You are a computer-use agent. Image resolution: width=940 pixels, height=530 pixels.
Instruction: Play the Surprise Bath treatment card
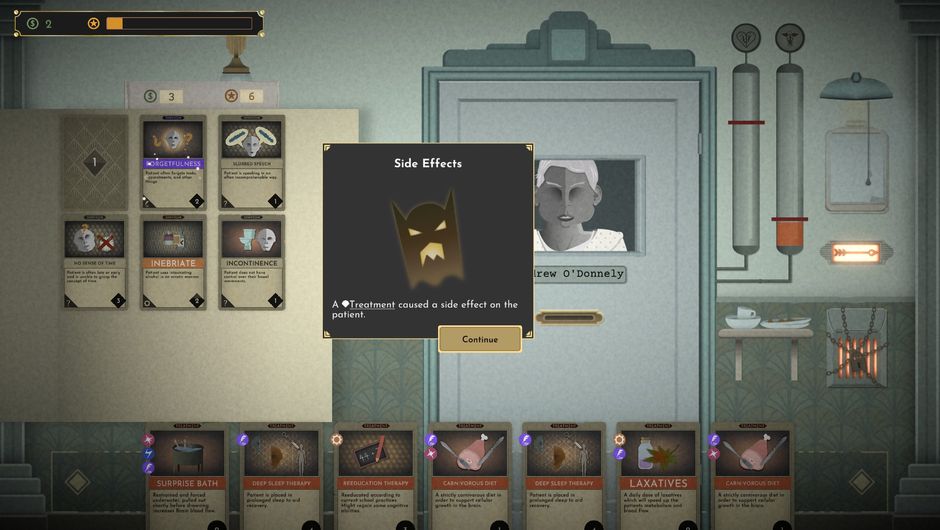tap(188, 477)
